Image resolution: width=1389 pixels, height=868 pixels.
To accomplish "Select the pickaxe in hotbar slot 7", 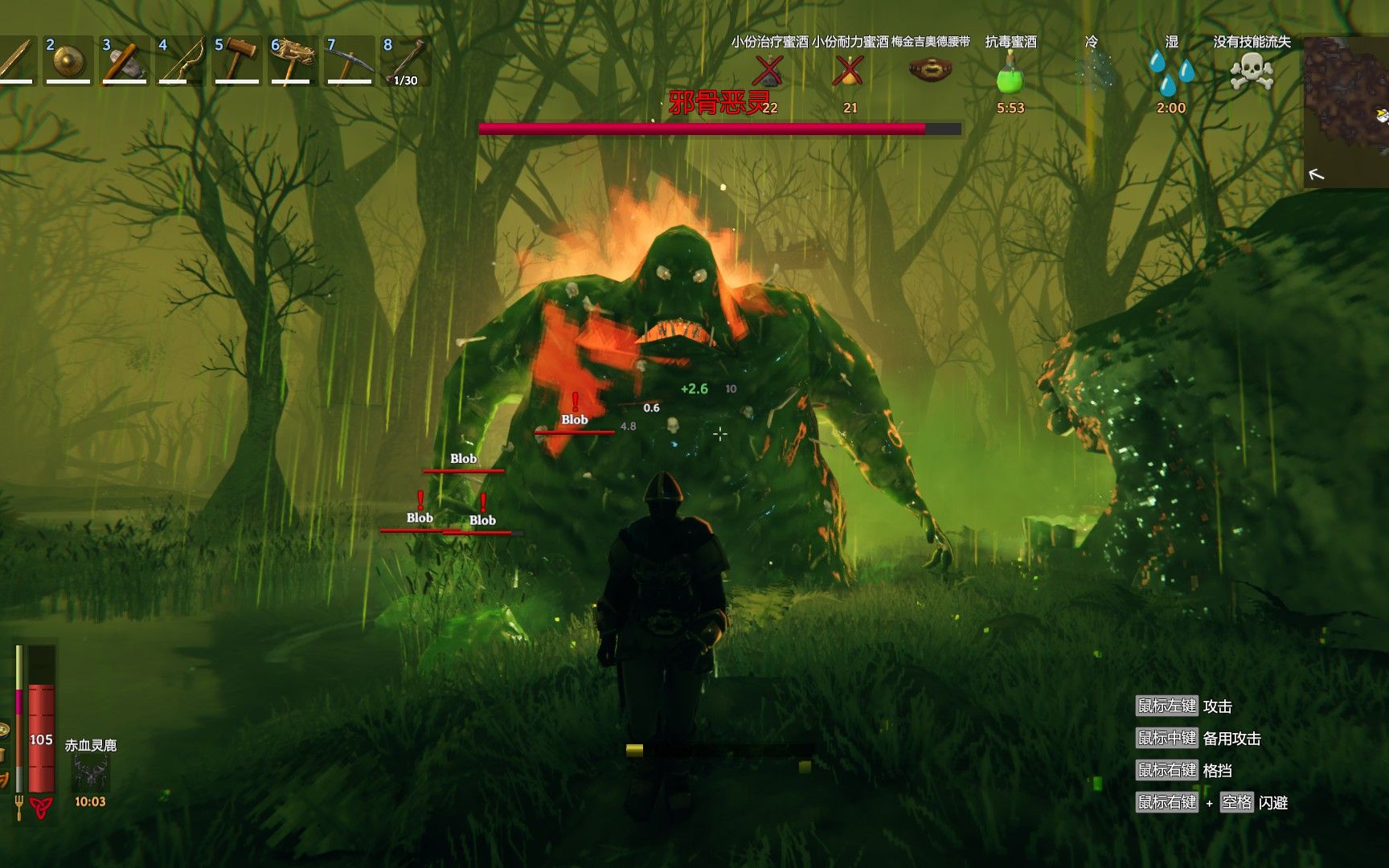I will coord(349,61).
